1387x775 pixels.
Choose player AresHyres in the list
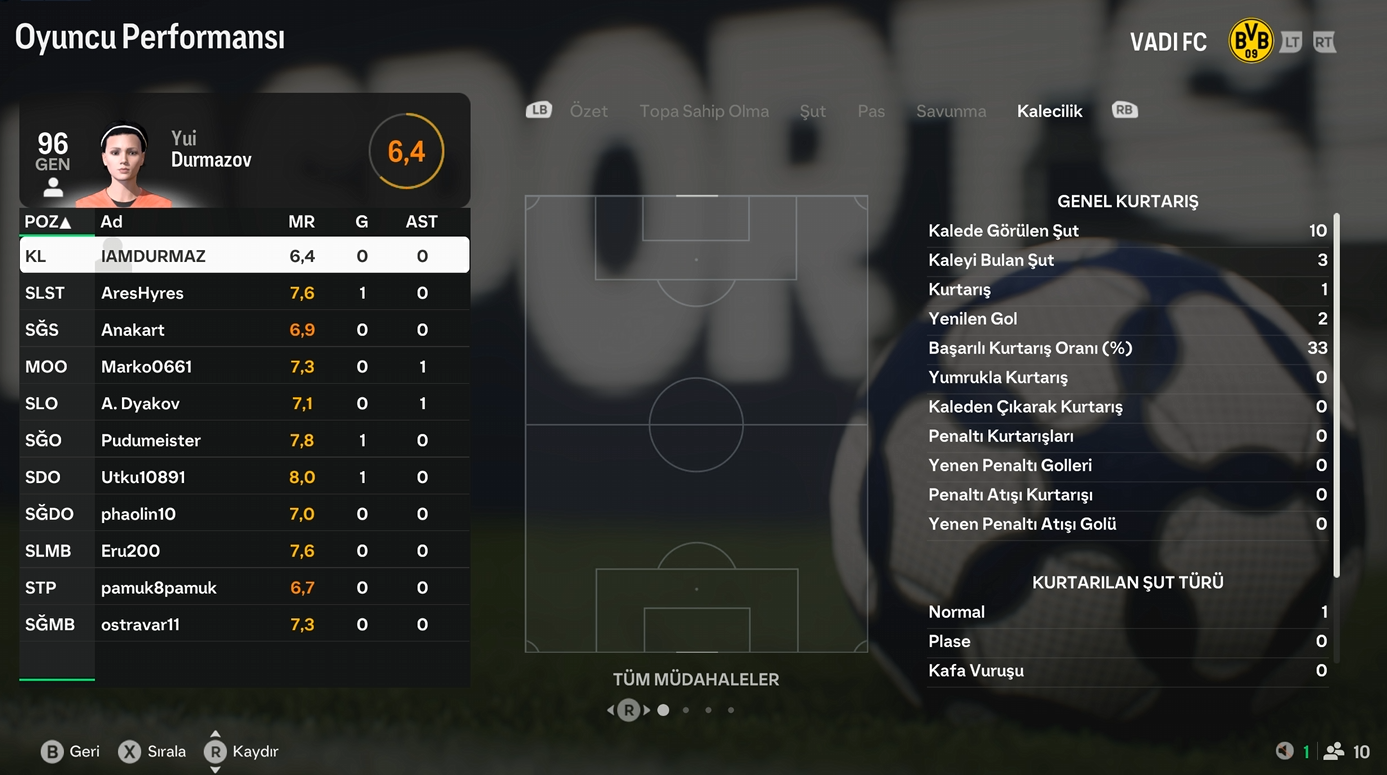coord(244,293)
